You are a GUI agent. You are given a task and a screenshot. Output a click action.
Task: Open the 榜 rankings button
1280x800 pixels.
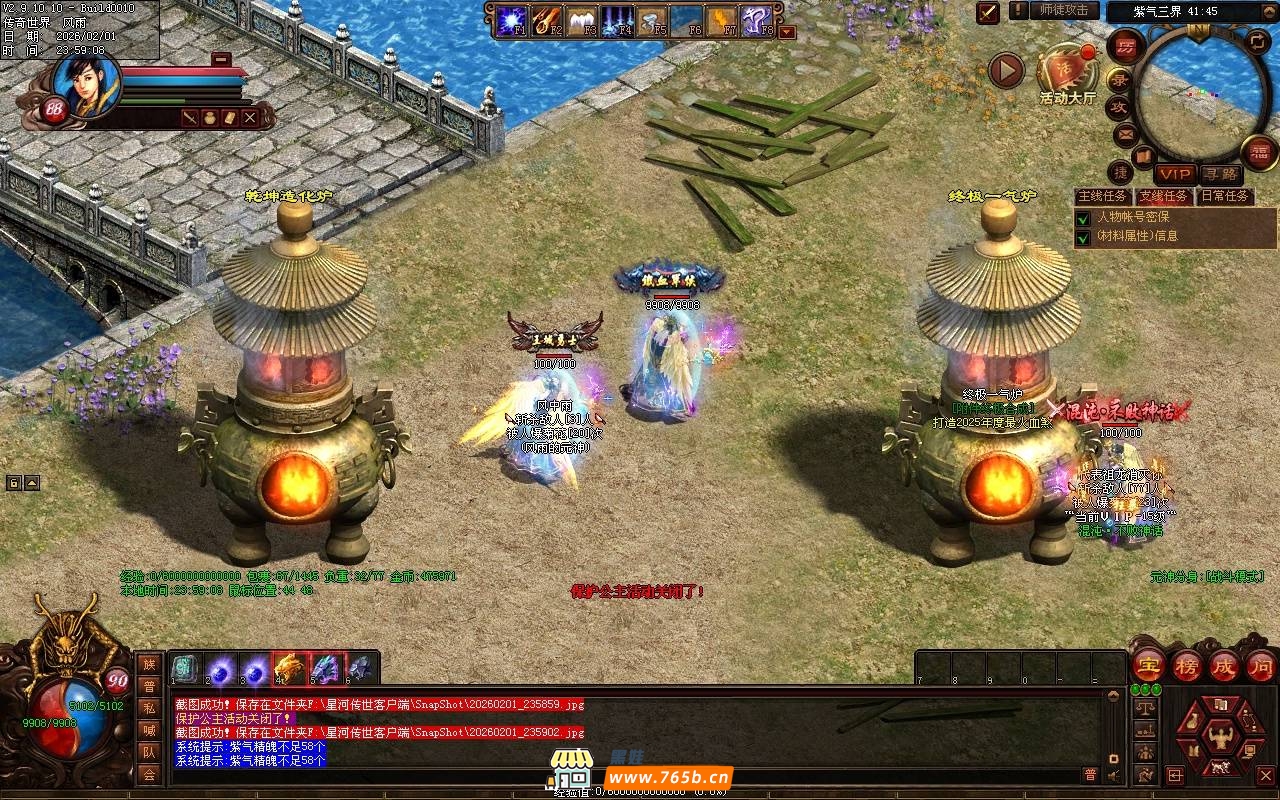(x=1186, y=666)
